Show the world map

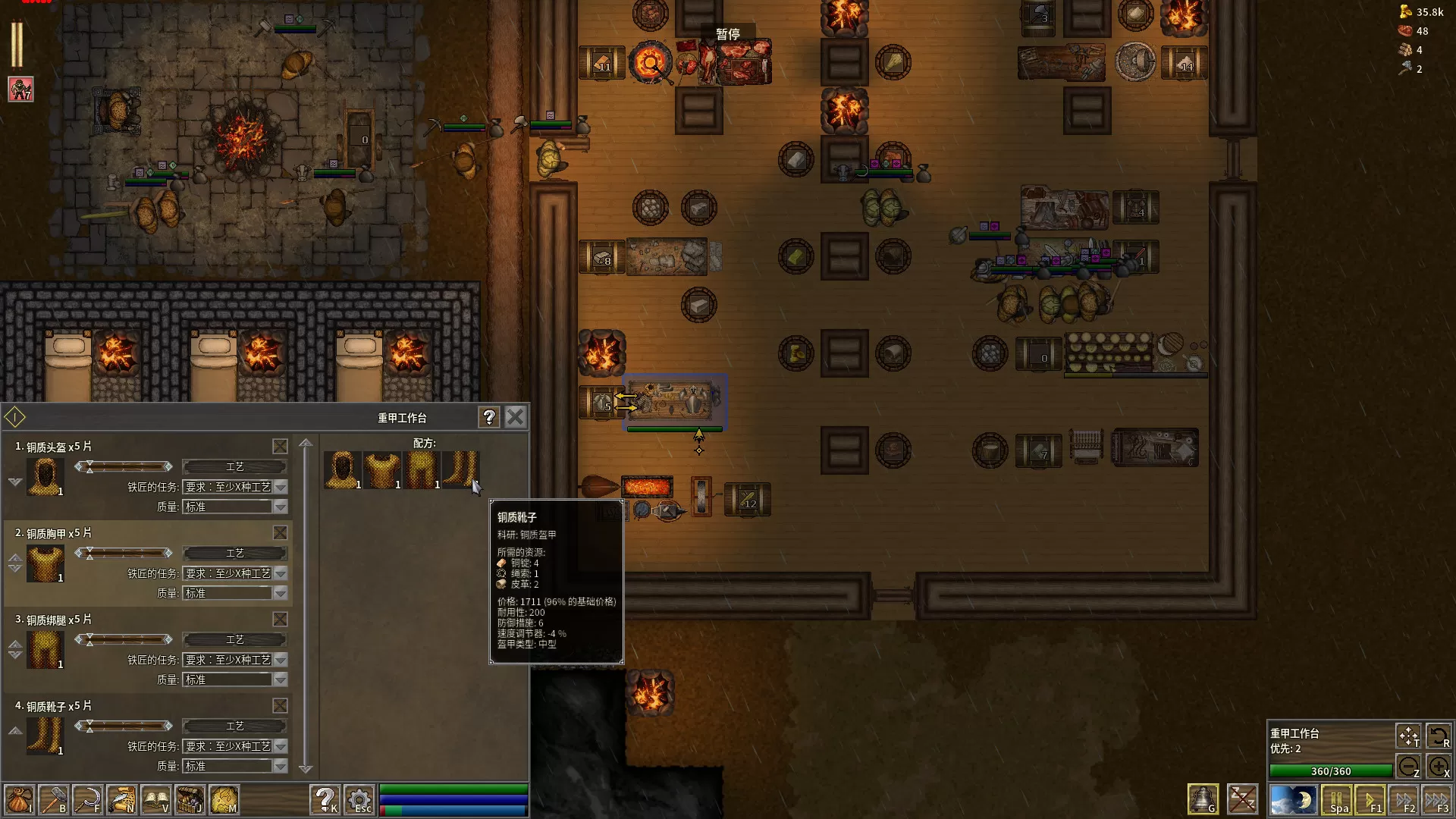tap(224, 800)
